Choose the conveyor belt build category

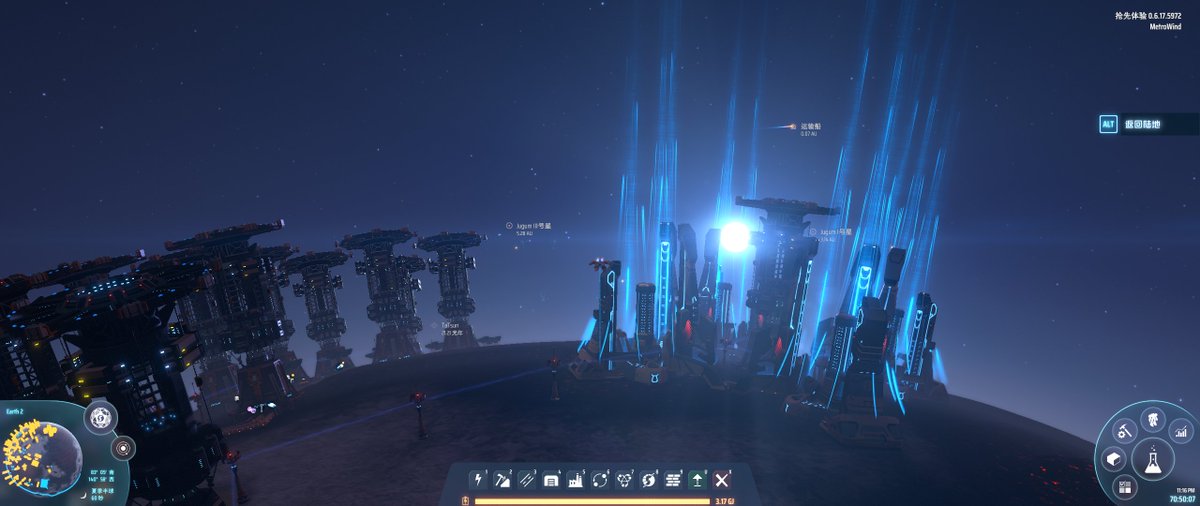click(x=527, y=480)
